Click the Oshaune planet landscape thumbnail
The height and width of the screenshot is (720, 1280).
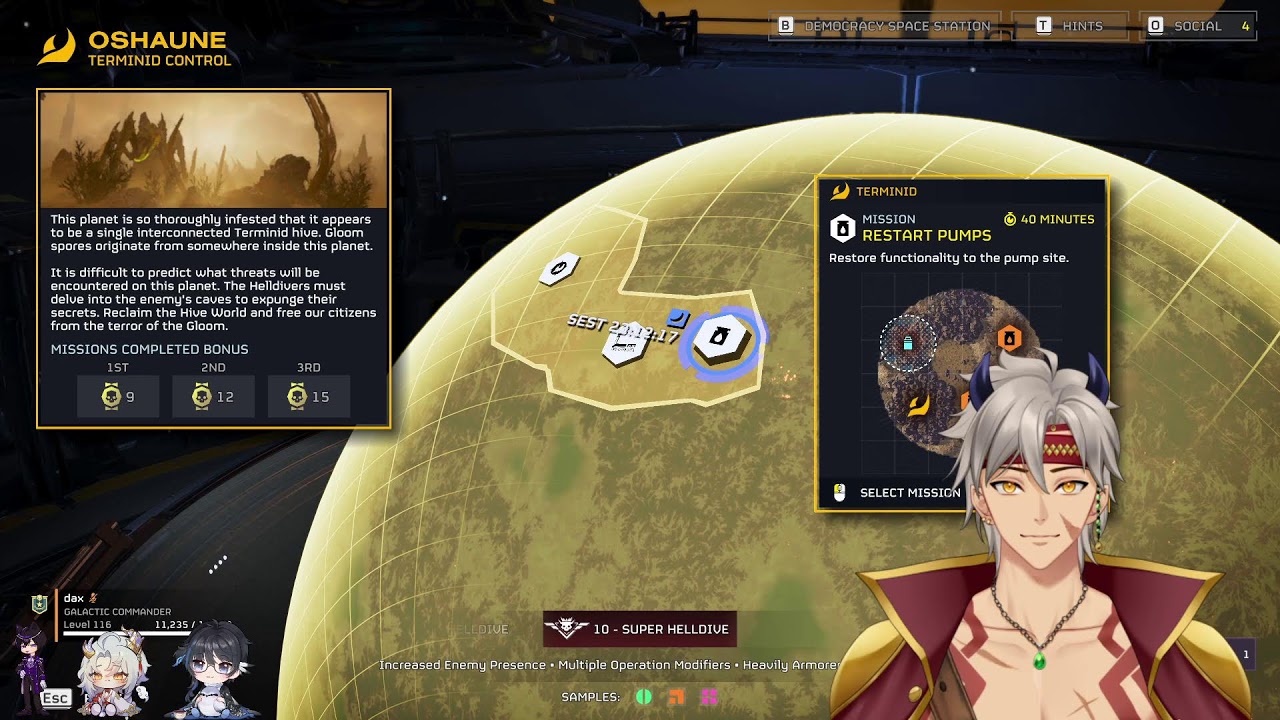(x=213, y=150)
